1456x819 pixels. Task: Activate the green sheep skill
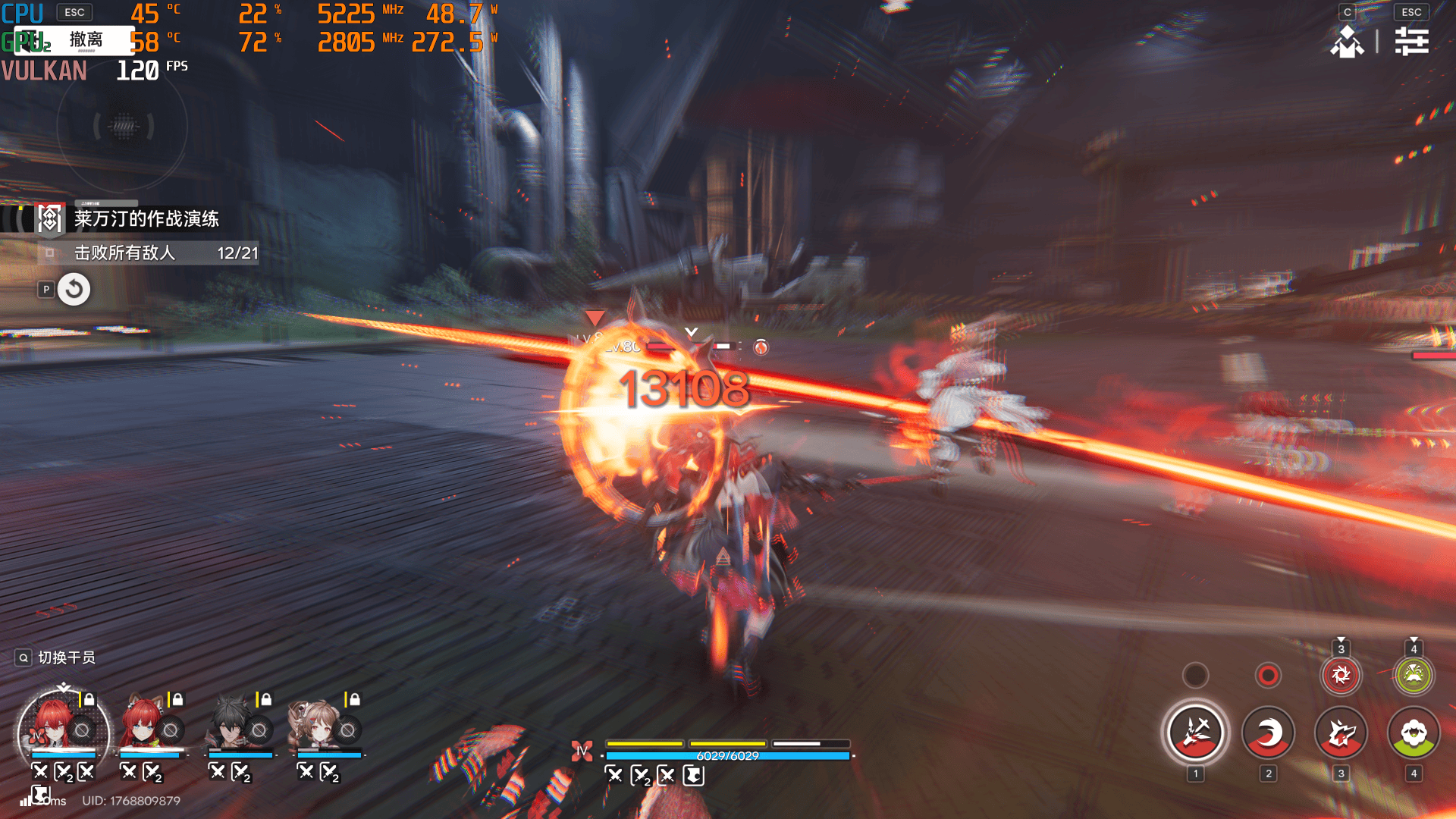[x=1414, y=733]
